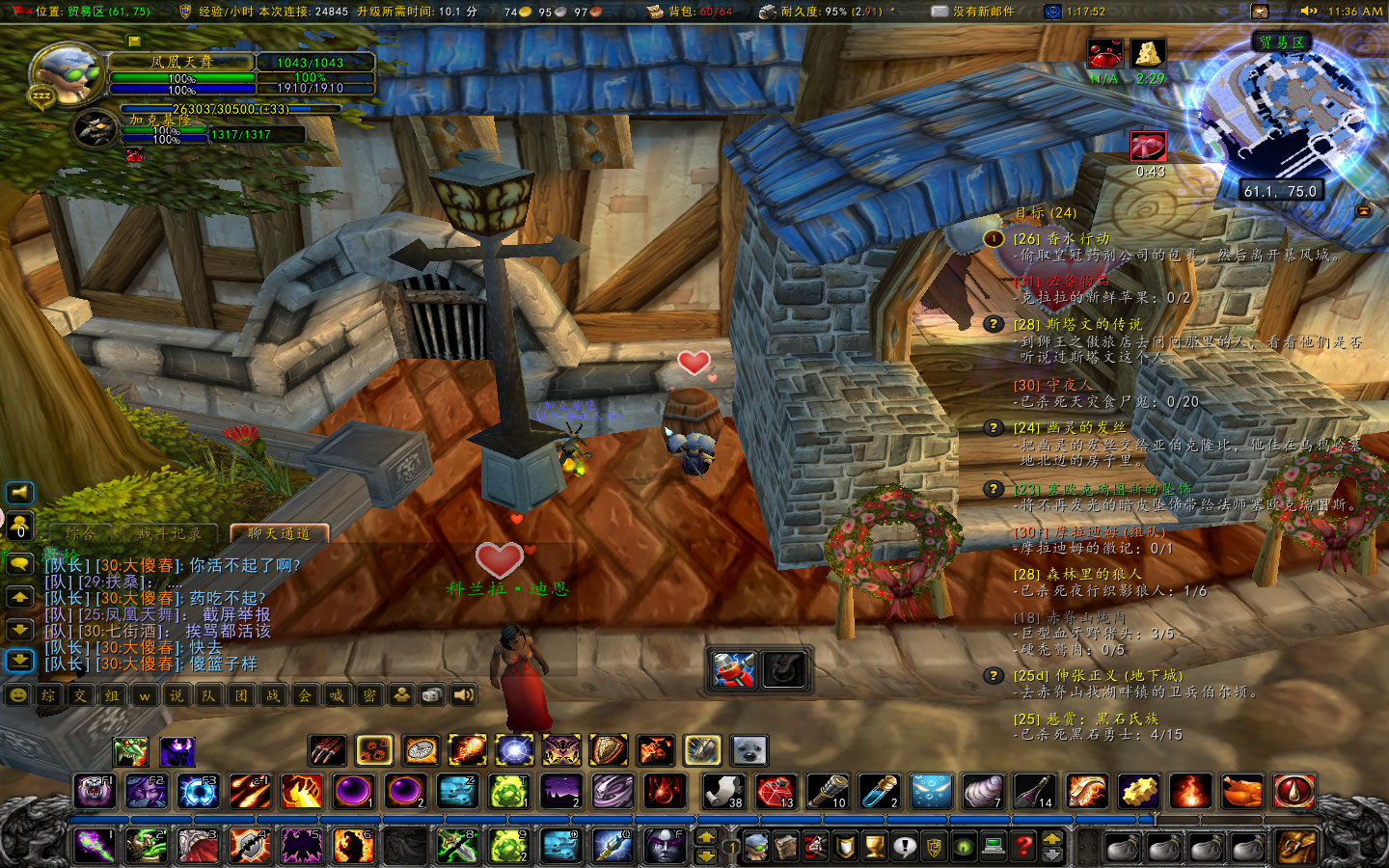Click the 耐久度 durability armor icon
This screenshot has height=868, width=1389.
tap(769, 14)
